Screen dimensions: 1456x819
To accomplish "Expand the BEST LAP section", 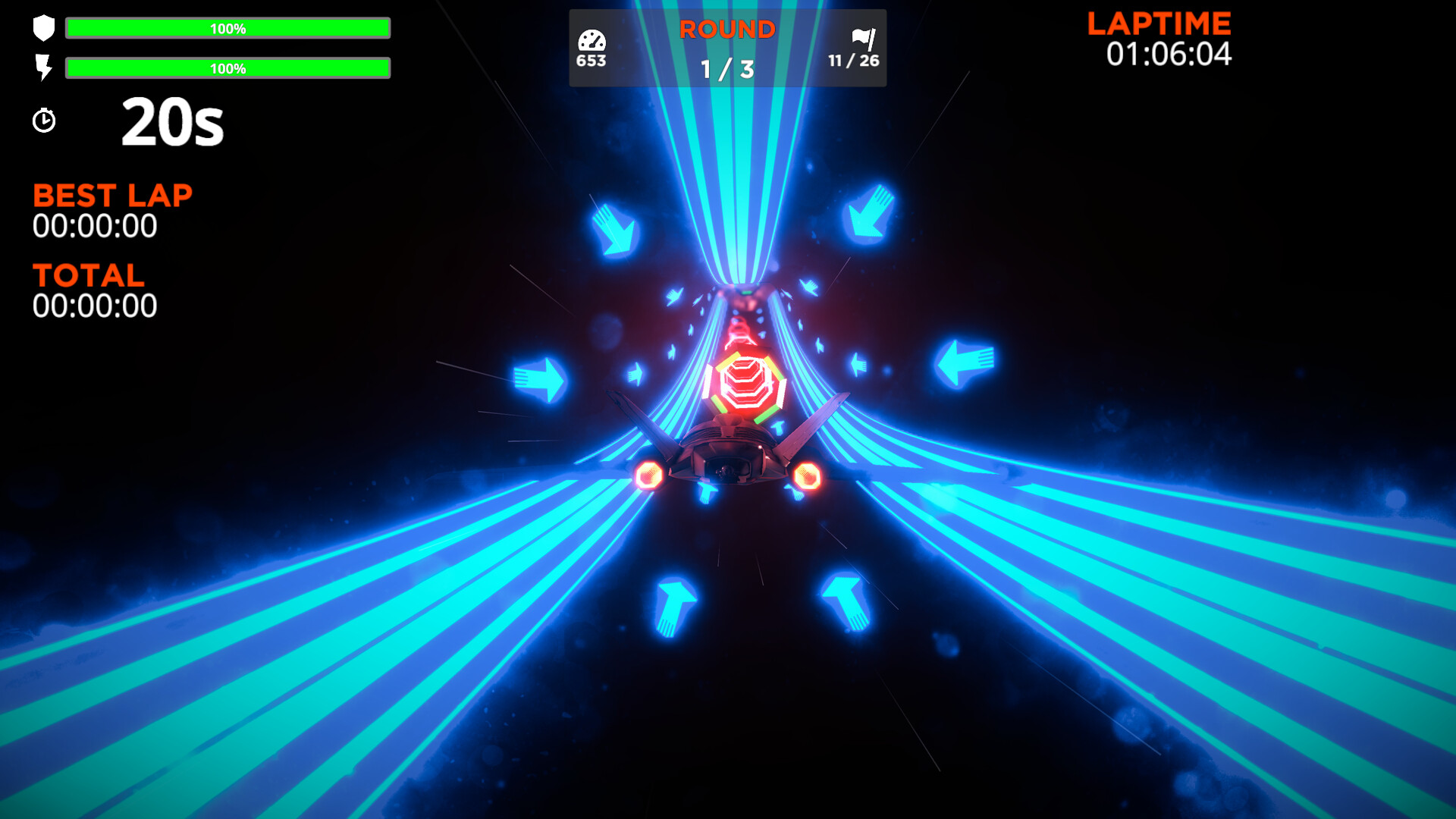I will coord(111,195).
